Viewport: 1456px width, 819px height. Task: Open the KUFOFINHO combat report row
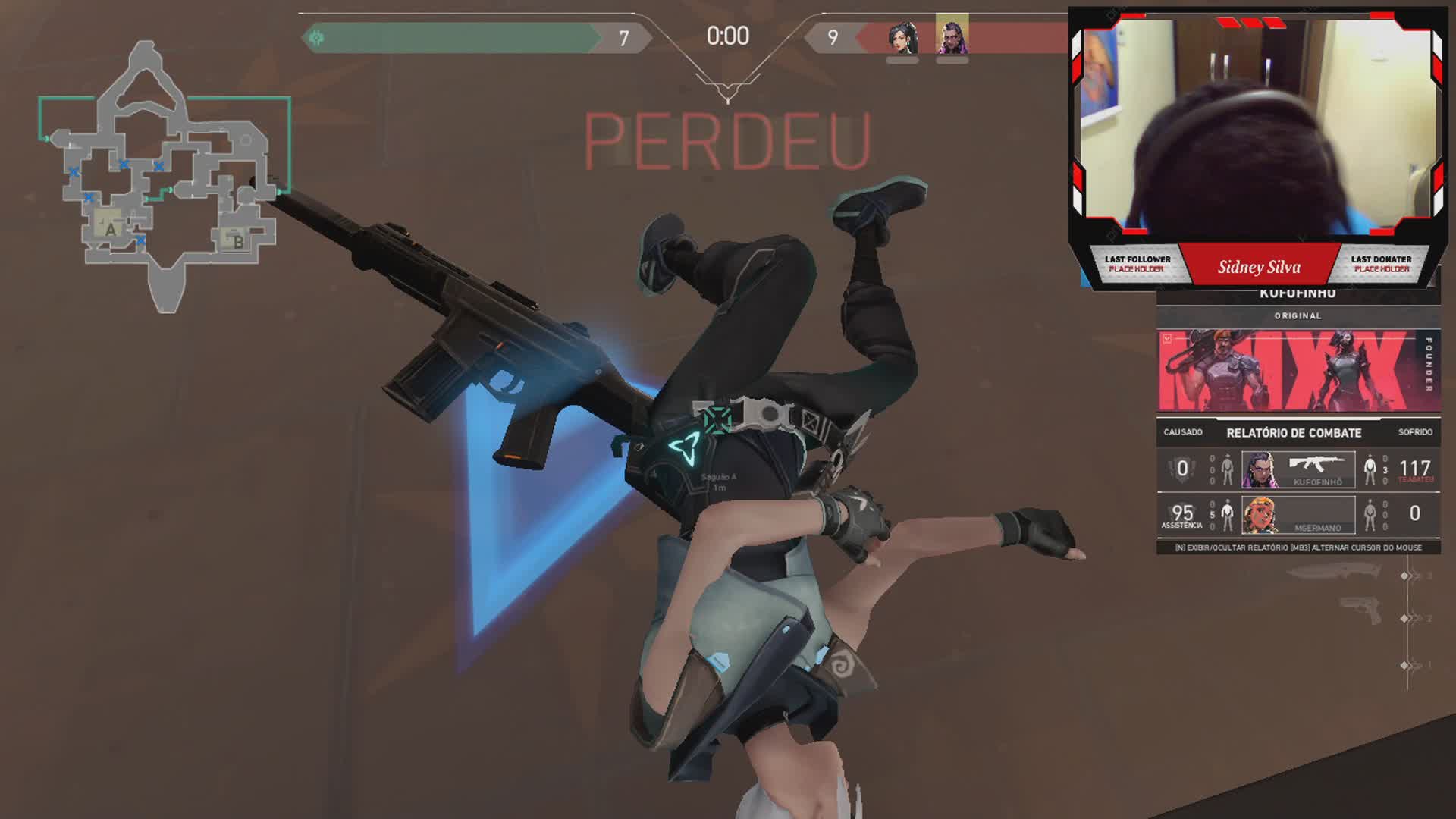pyautogui.click(x=1298, y=469)
